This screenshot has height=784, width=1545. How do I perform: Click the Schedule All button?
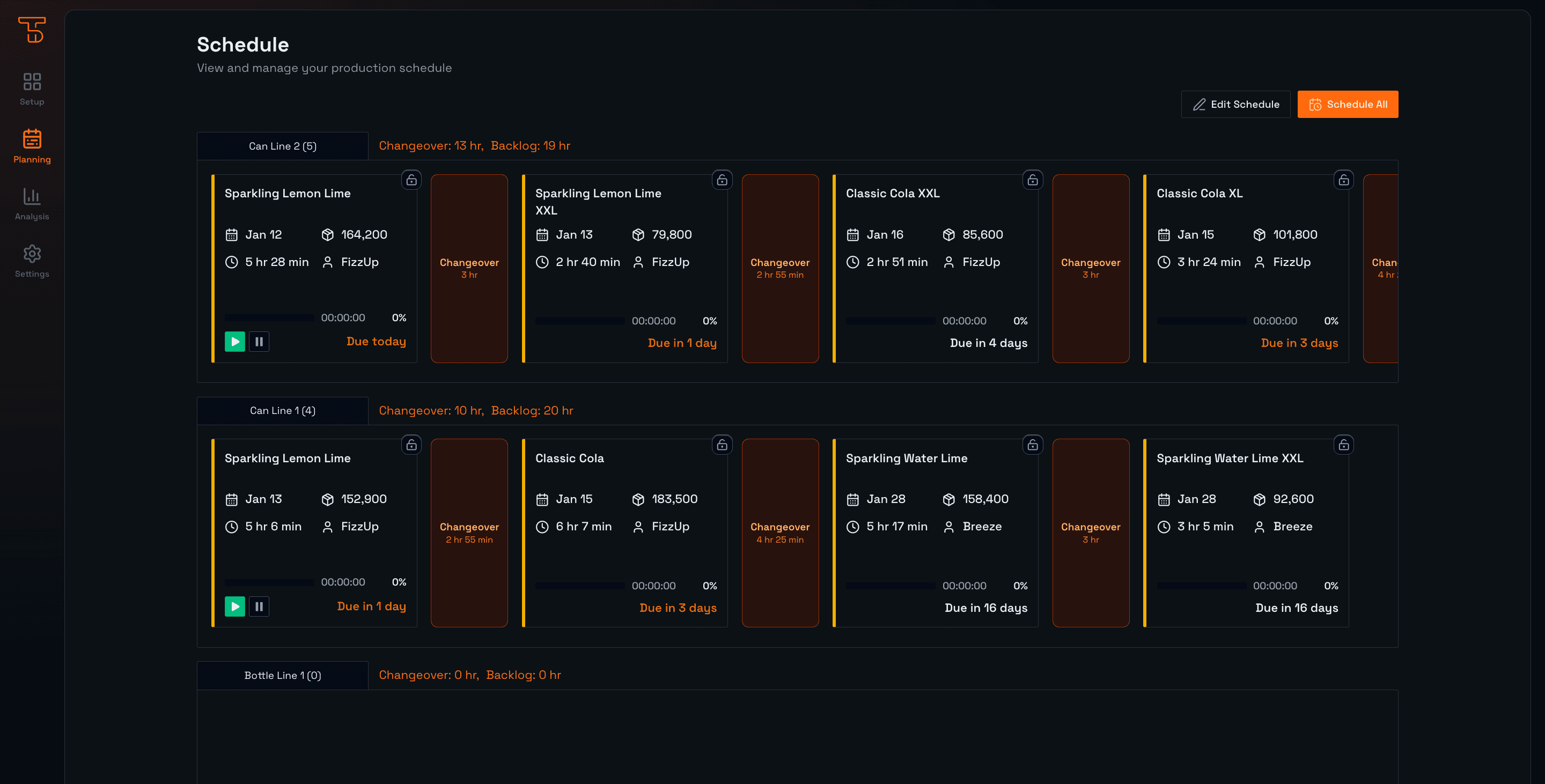[x=1348, y=103]
